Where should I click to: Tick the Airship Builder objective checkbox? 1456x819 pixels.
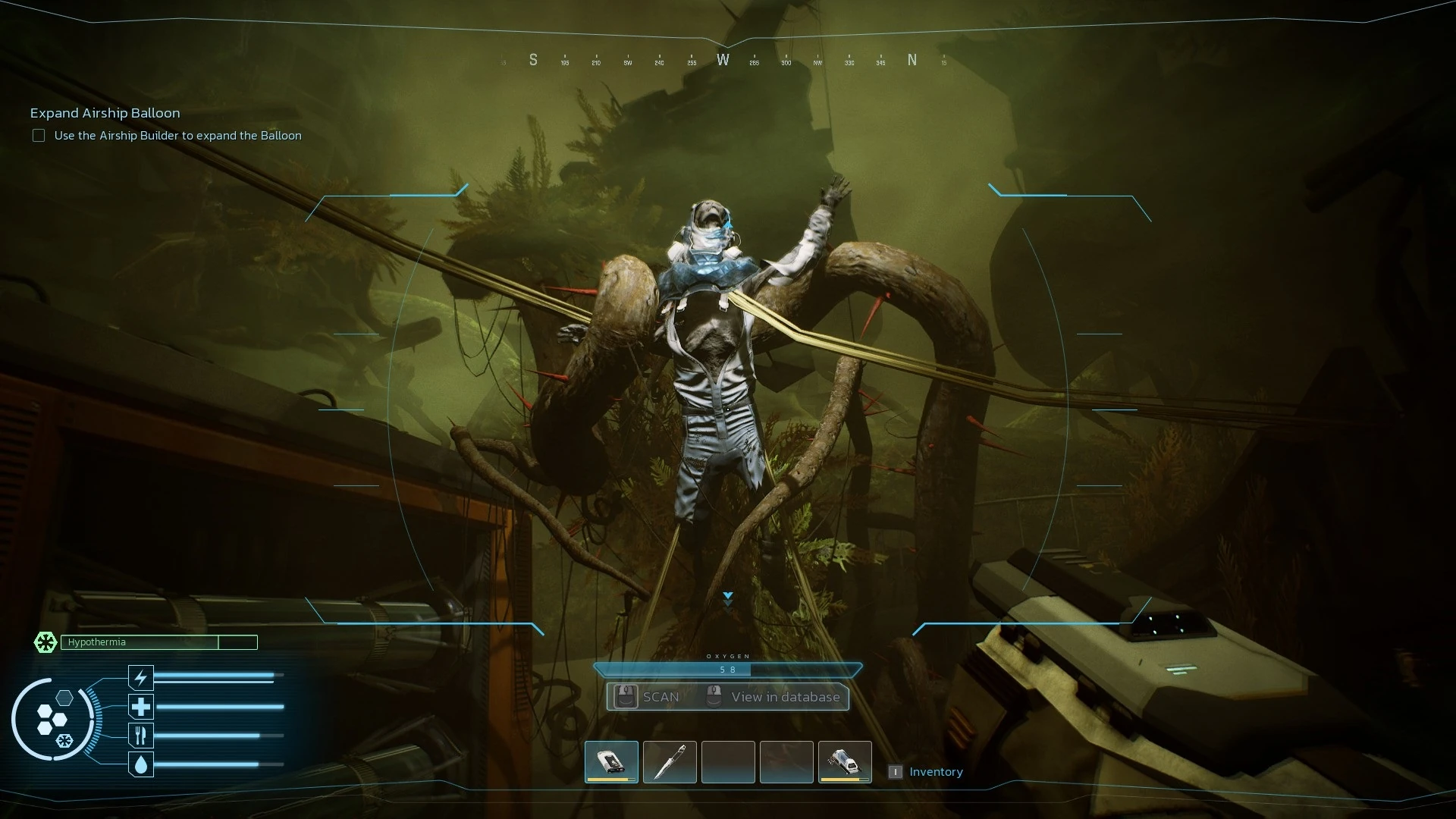(39, 136)
